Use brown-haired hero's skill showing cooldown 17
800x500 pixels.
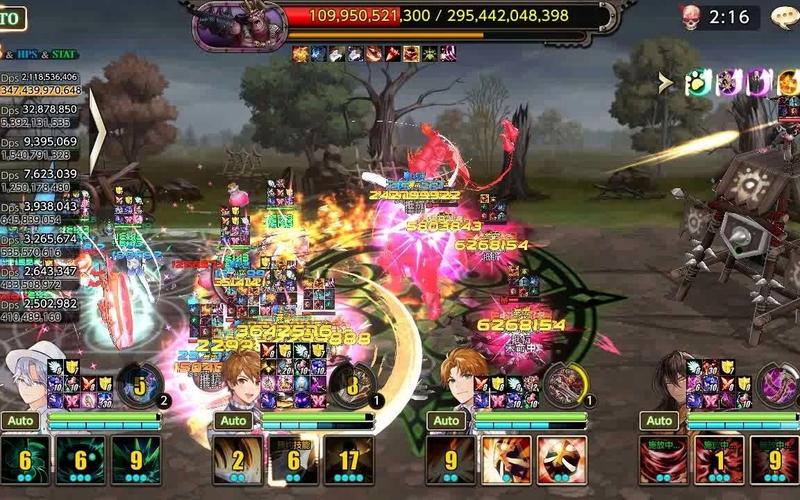coord(349,460)
